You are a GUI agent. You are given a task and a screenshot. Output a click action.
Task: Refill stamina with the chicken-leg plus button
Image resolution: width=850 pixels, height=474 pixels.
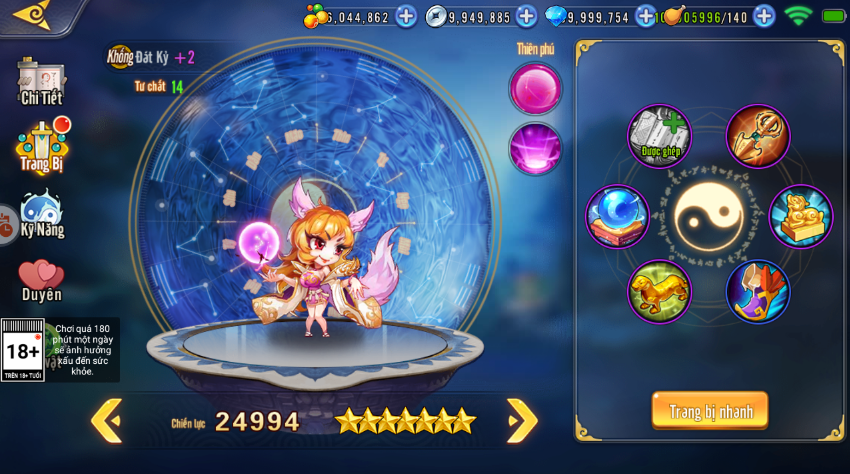pyautogui.click(x=764, y=16)
